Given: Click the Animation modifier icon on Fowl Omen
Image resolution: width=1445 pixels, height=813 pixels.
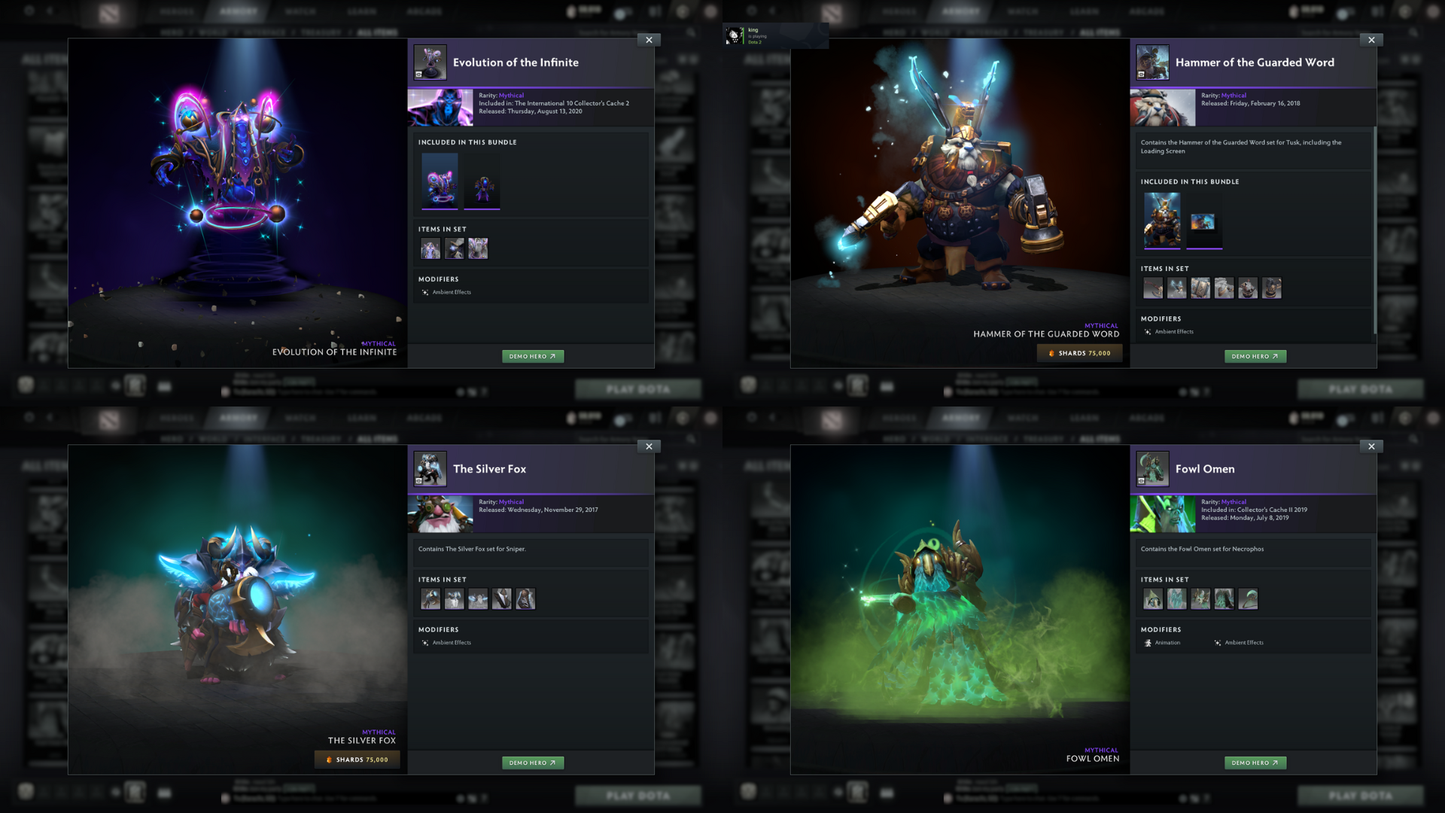Looking at the screenshot, I should click(1148, 642).
